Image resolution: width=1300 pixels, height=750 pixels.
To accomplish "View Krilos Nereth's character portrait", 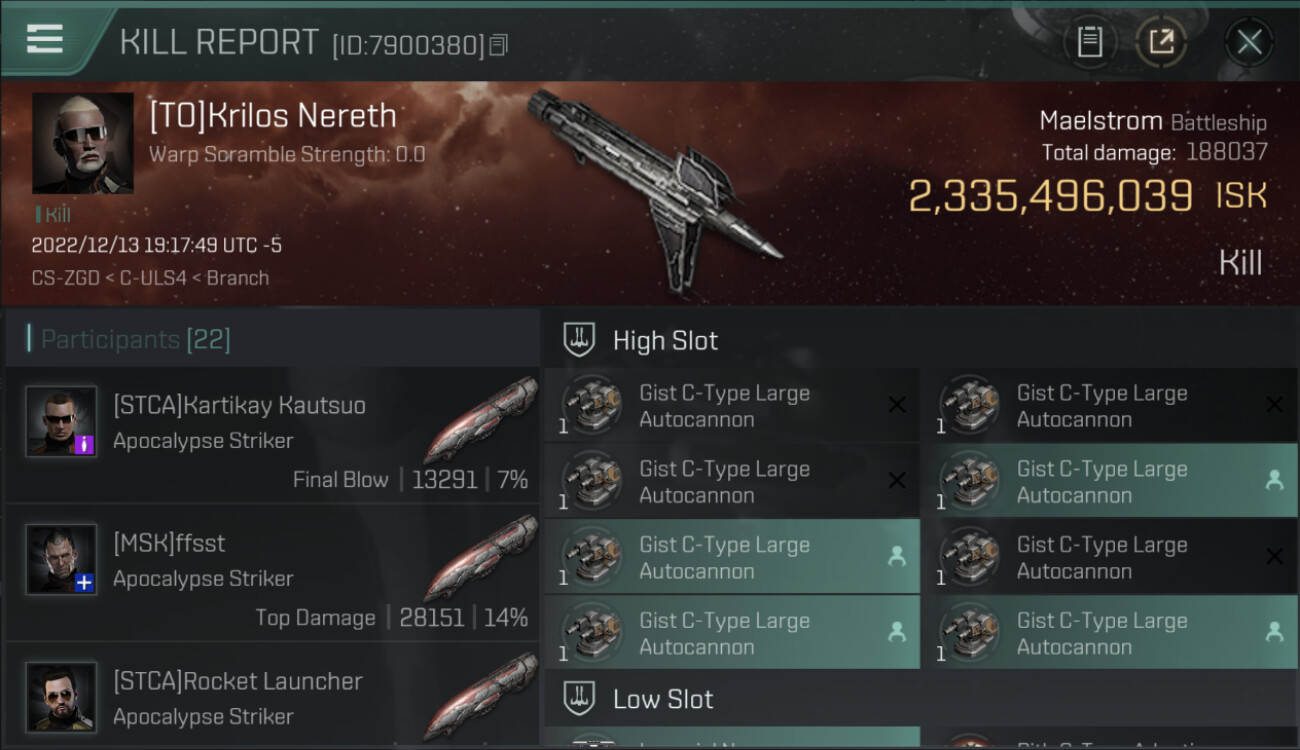I will click(x=83, y=143).
